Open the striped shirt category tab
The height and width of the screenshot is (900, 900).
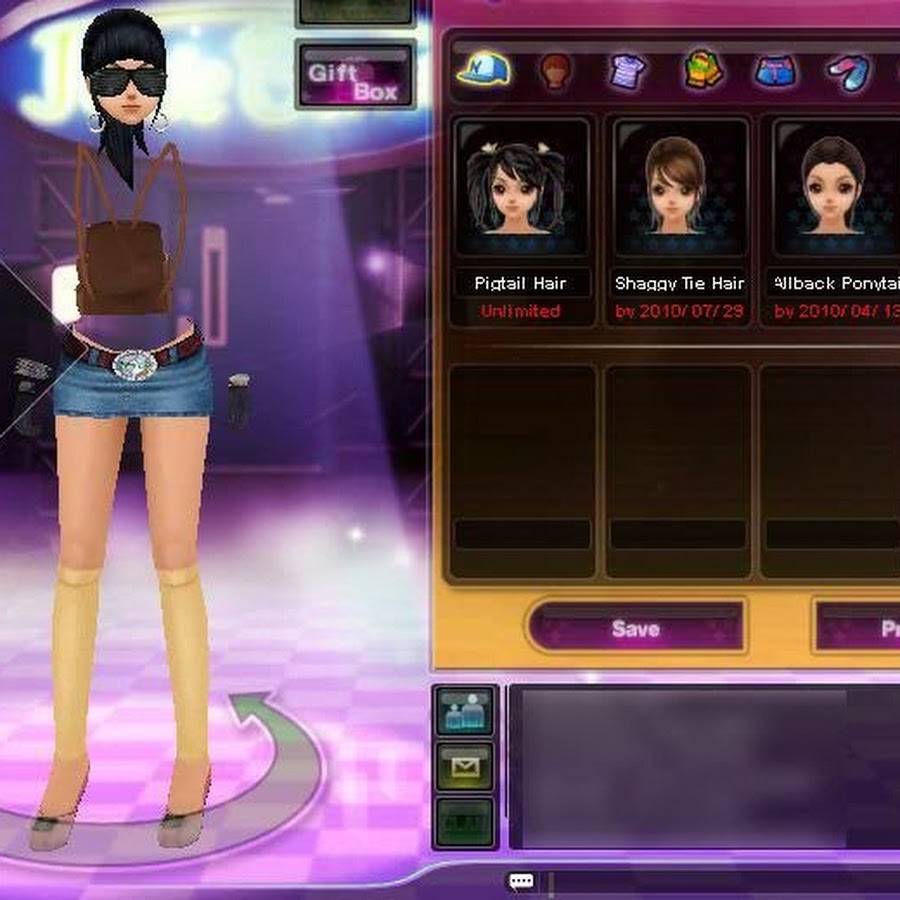(629, 72)
